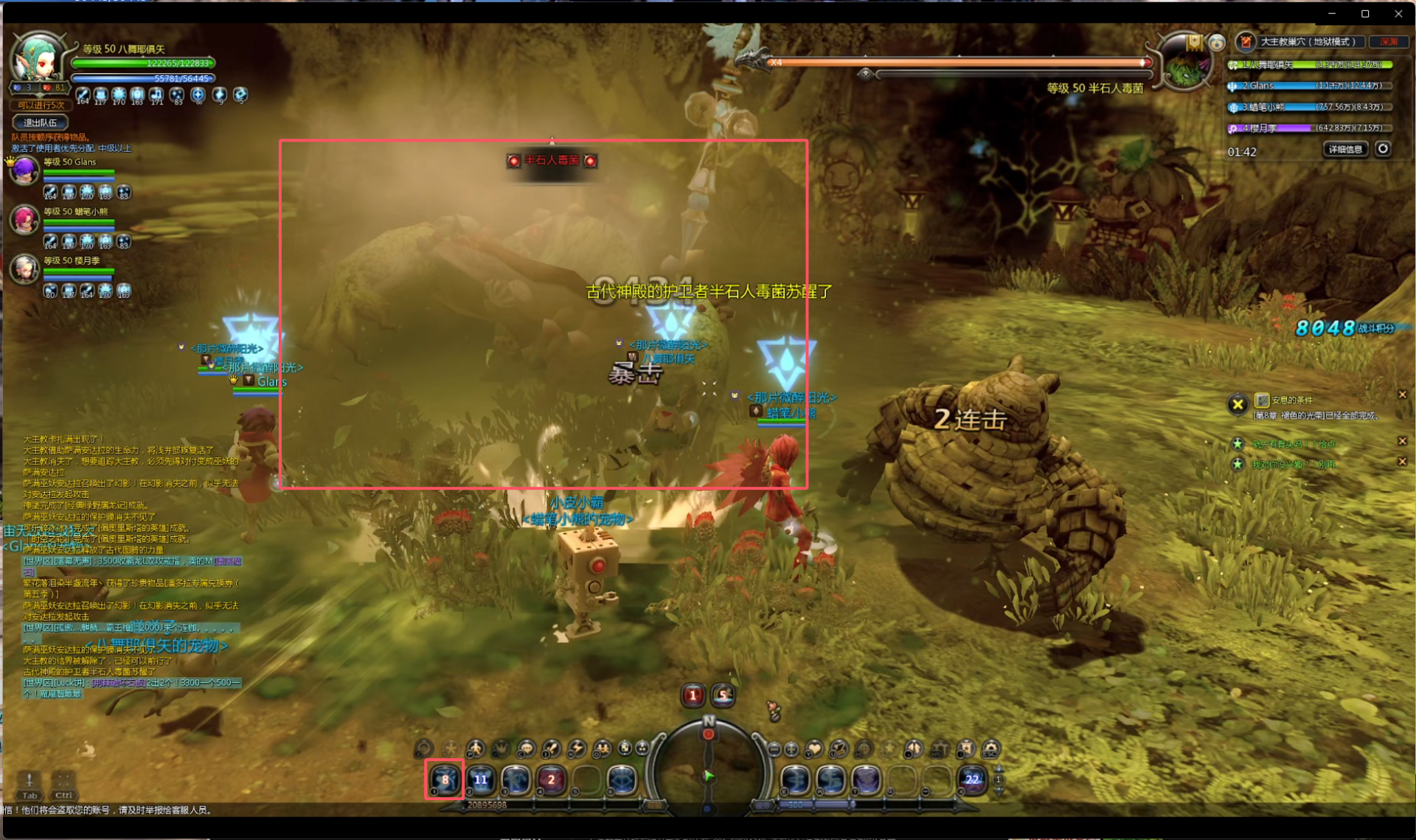Screen dimensions: 1416x840
Task: Reset damage meter with circular arrow button
Action: [1383, 149]
